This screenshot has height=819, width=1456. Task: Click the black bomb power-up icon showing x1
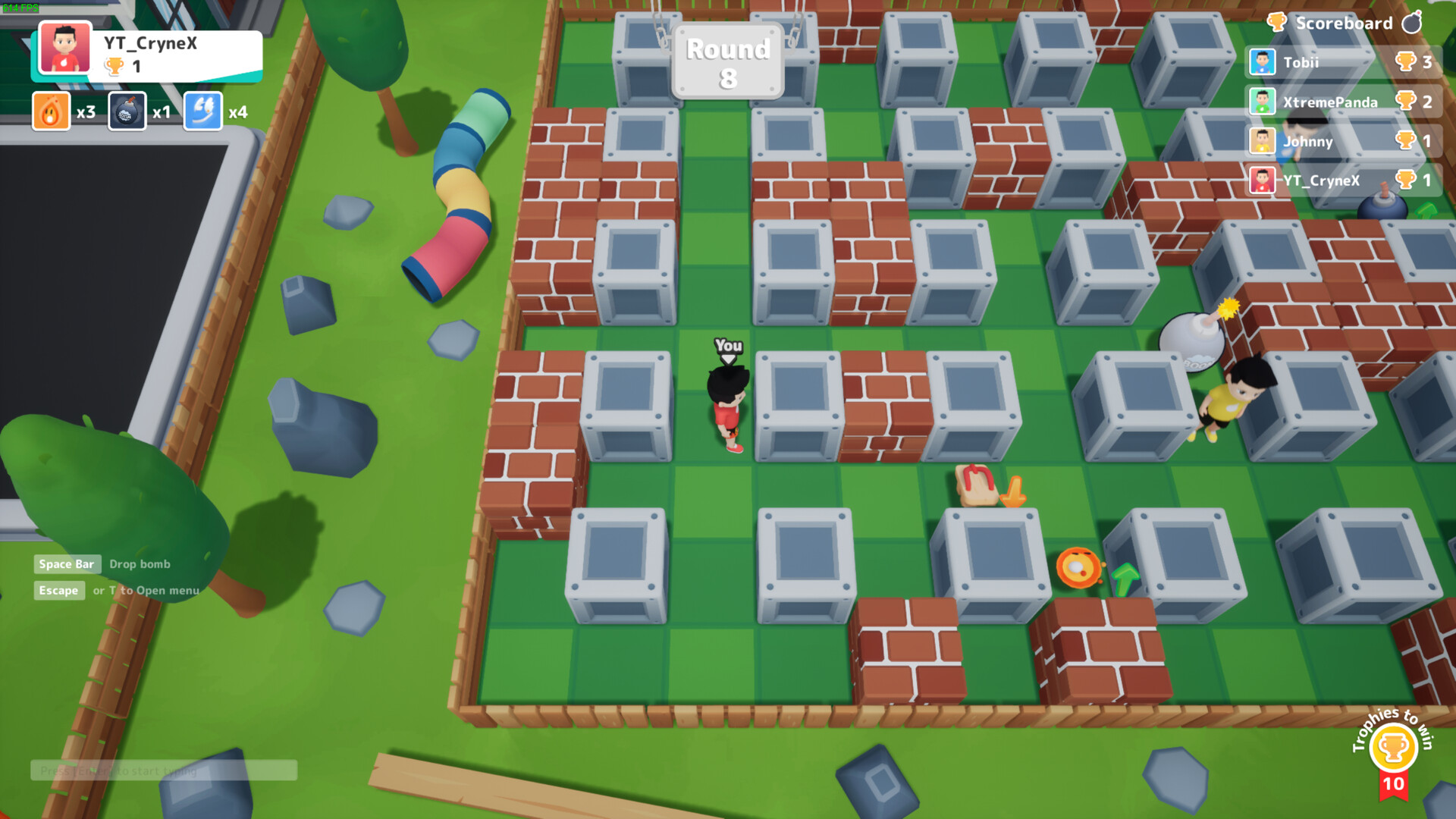(127, 111)
